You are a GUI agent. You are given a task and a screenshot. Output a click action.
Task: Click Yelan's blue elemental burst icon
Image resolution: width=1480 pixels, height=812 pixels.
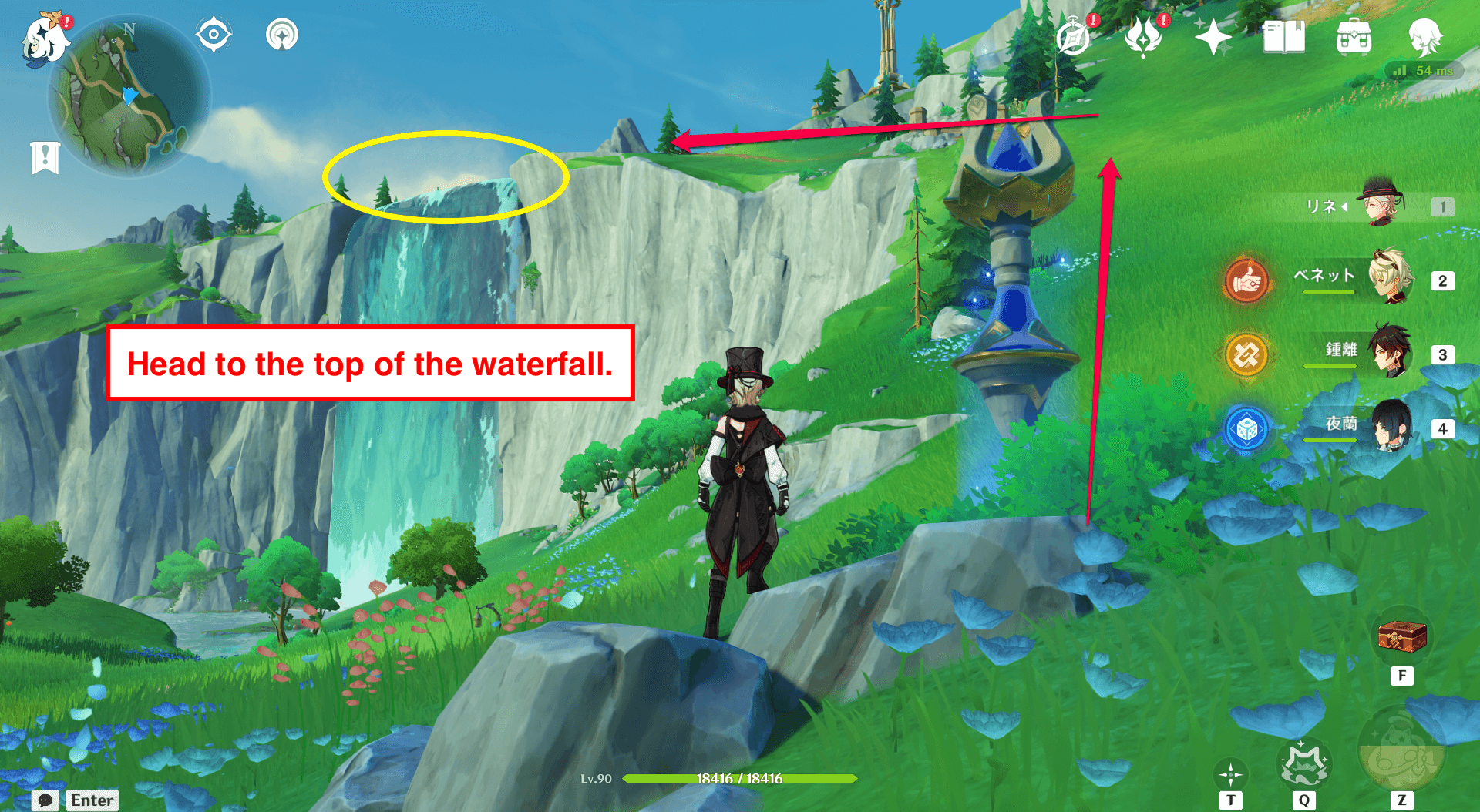1246,430
